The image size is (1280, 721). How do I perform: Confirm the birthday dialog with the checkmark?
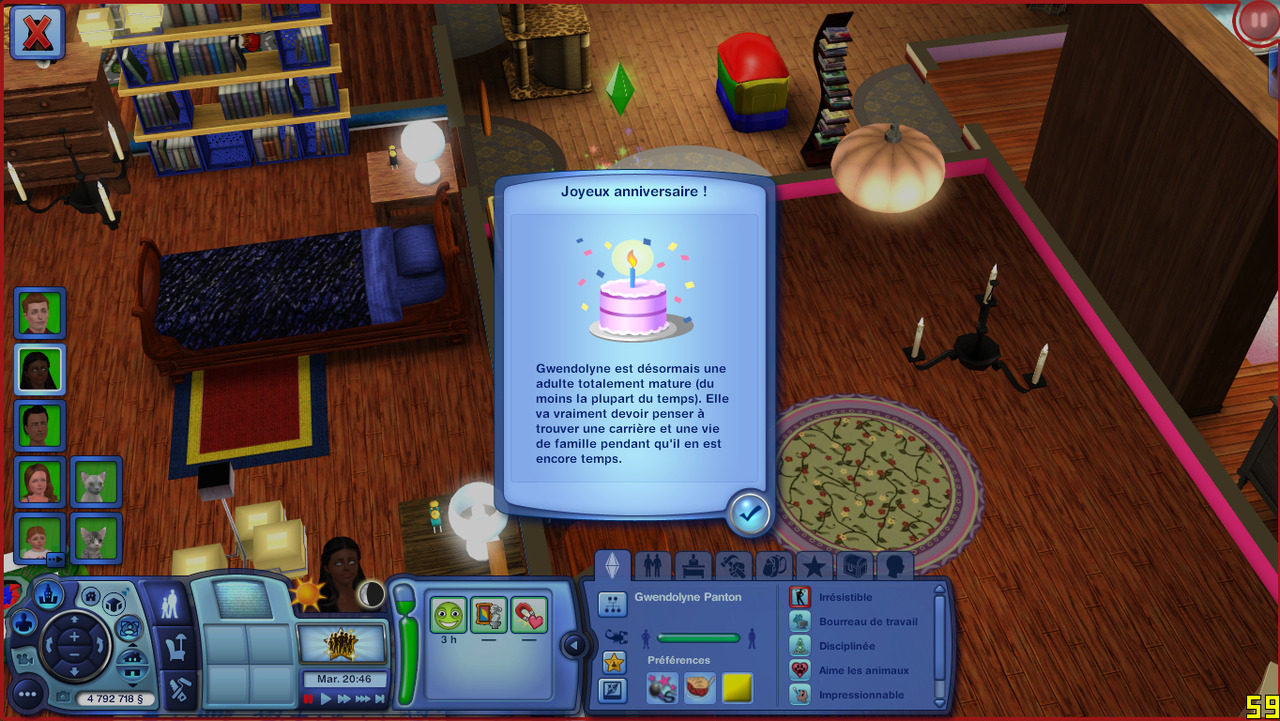point(749,513)
